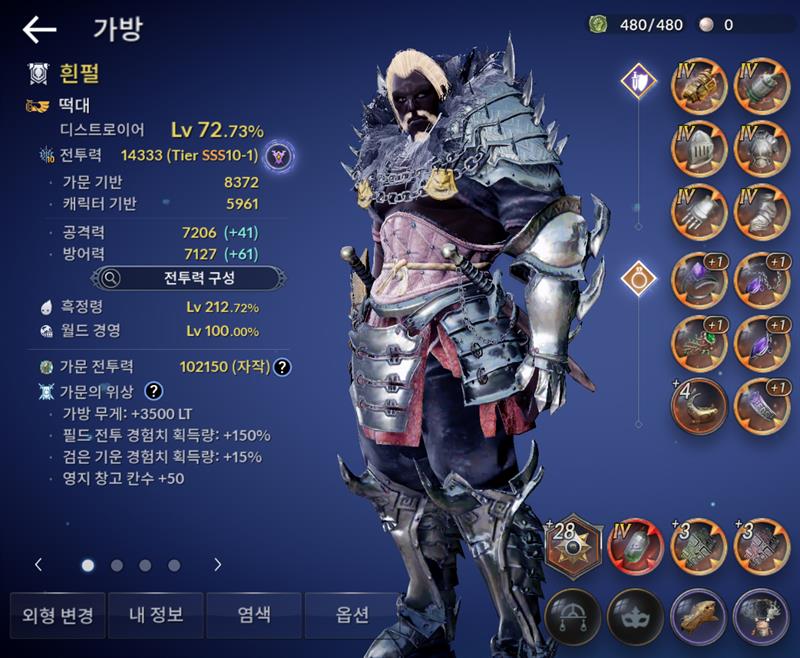Show help for 가문의 위상

154,390
